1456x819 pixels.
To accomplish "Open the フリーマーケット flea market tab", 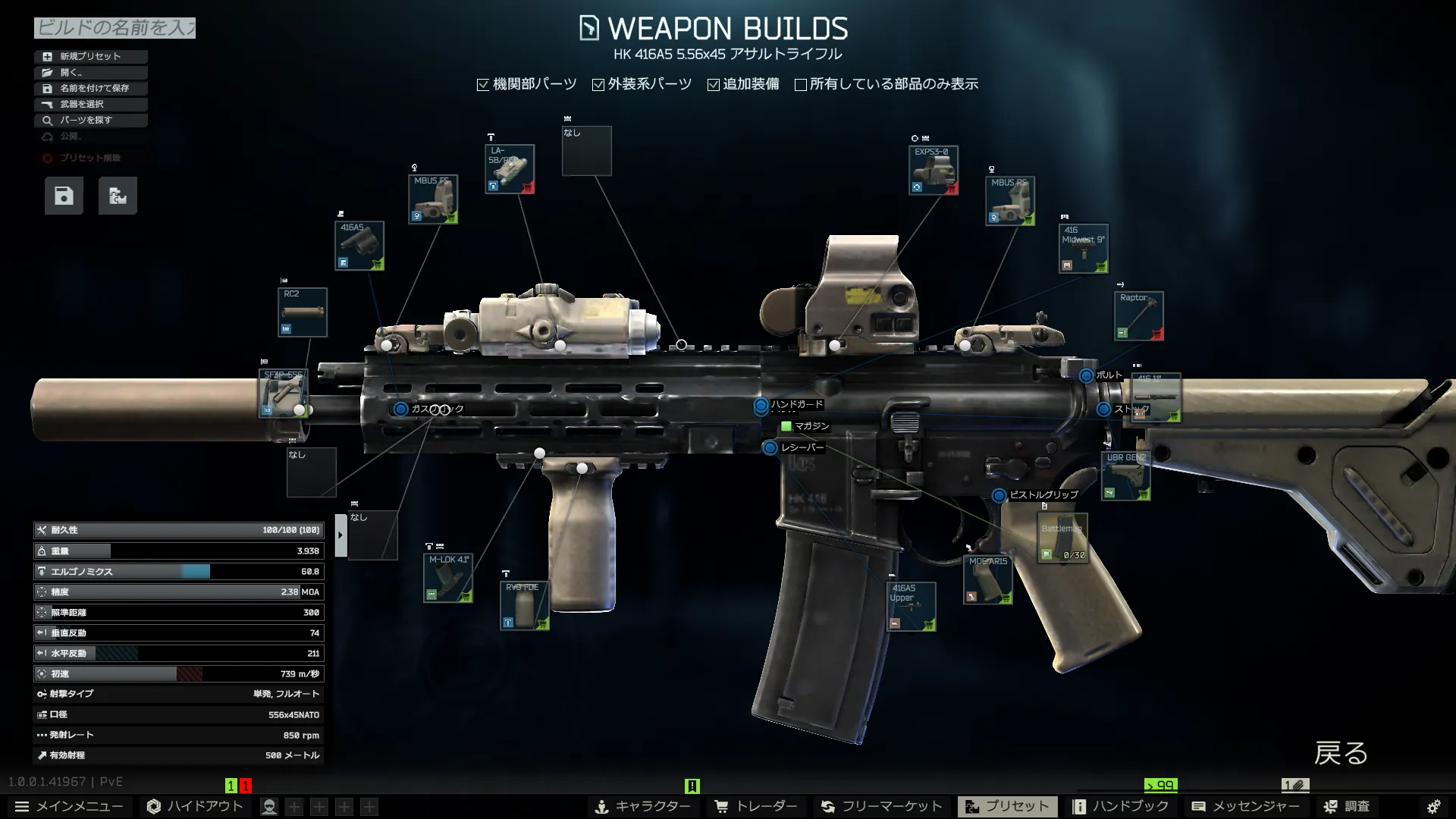I will [x=882, y=806].
